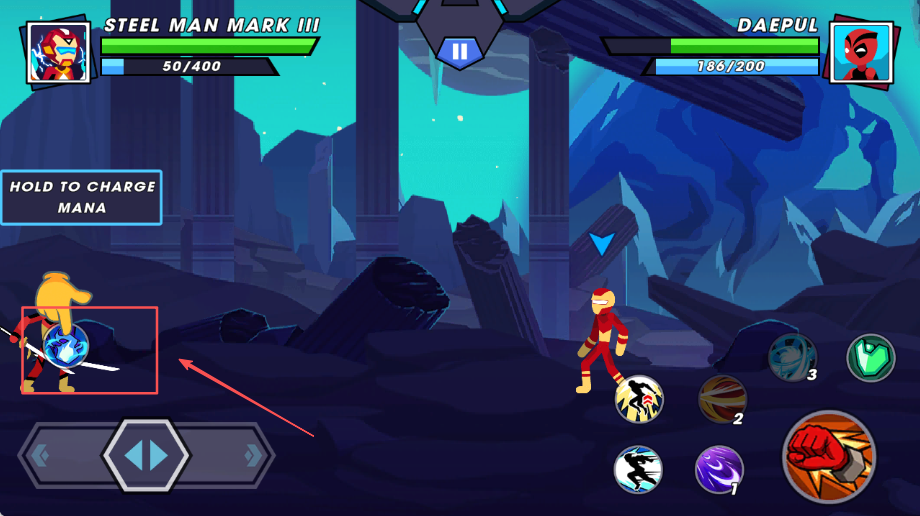Move left with the left chevron arrow
Viewport: 920px width, 516px height.
coord(40,456)
